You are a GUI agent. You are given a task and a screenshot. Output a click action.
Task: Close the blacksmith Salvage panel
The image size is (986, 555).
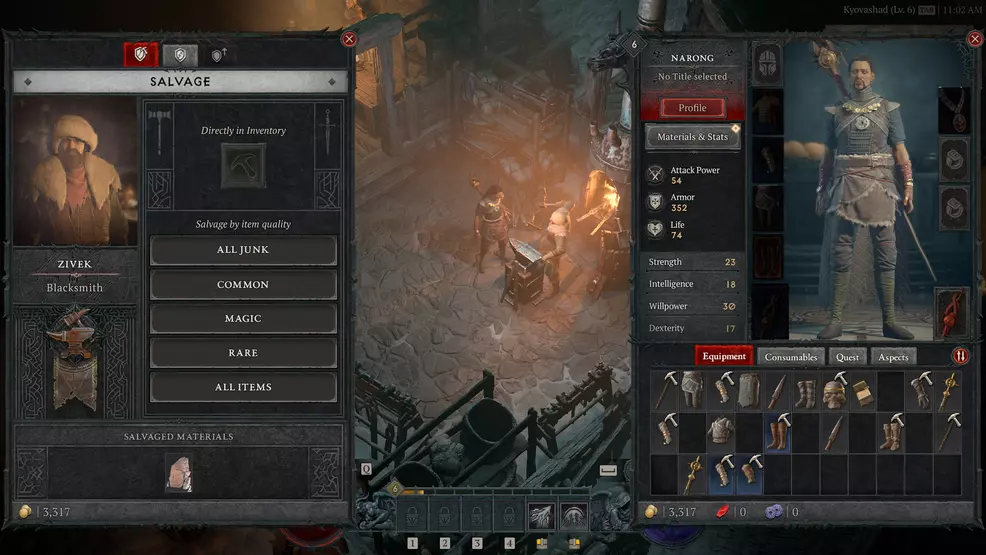(349, 39)
